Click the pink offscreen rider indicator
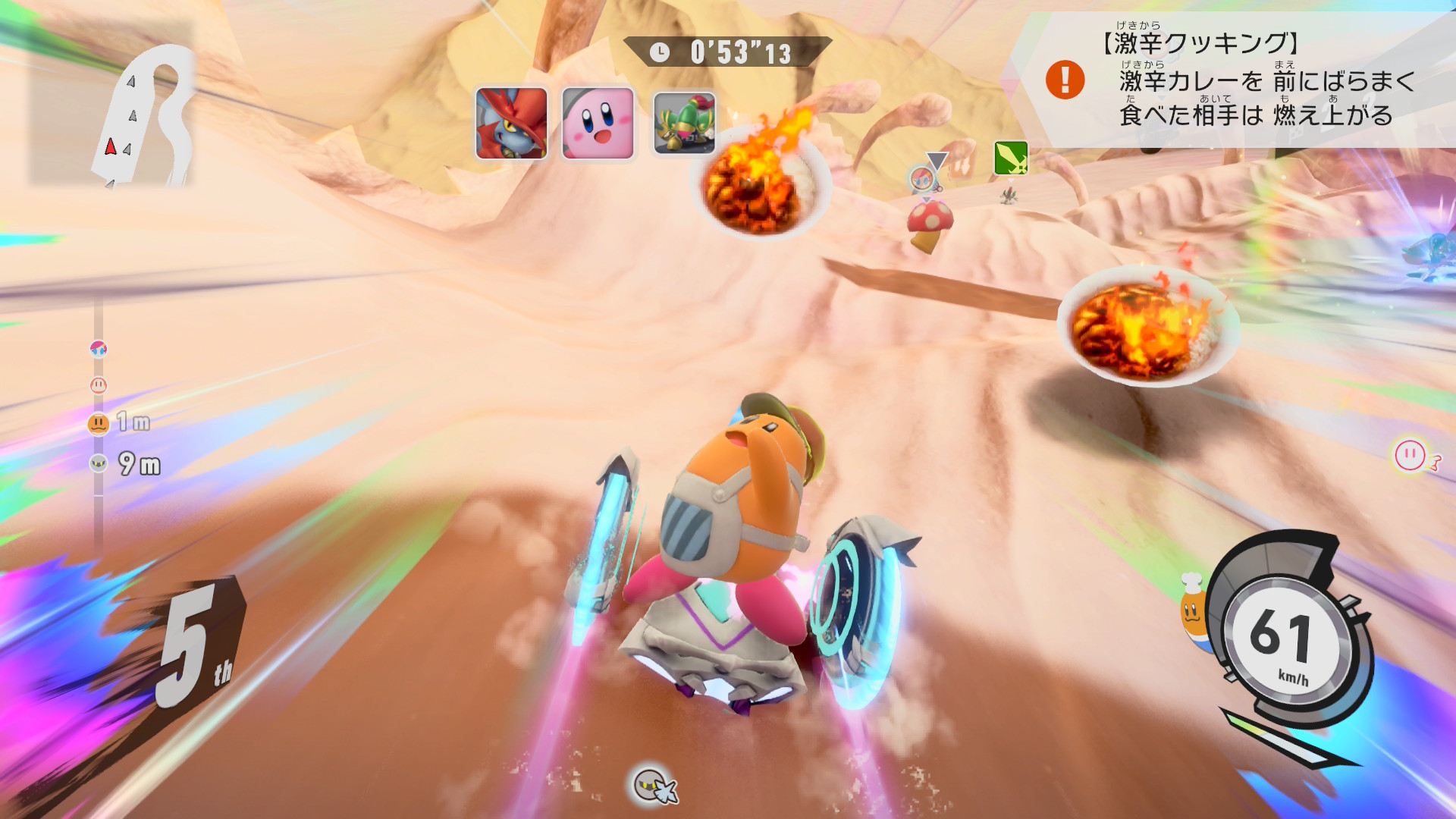The width and height of the screenshot is (1456, 819). (x=1412, y=455)
